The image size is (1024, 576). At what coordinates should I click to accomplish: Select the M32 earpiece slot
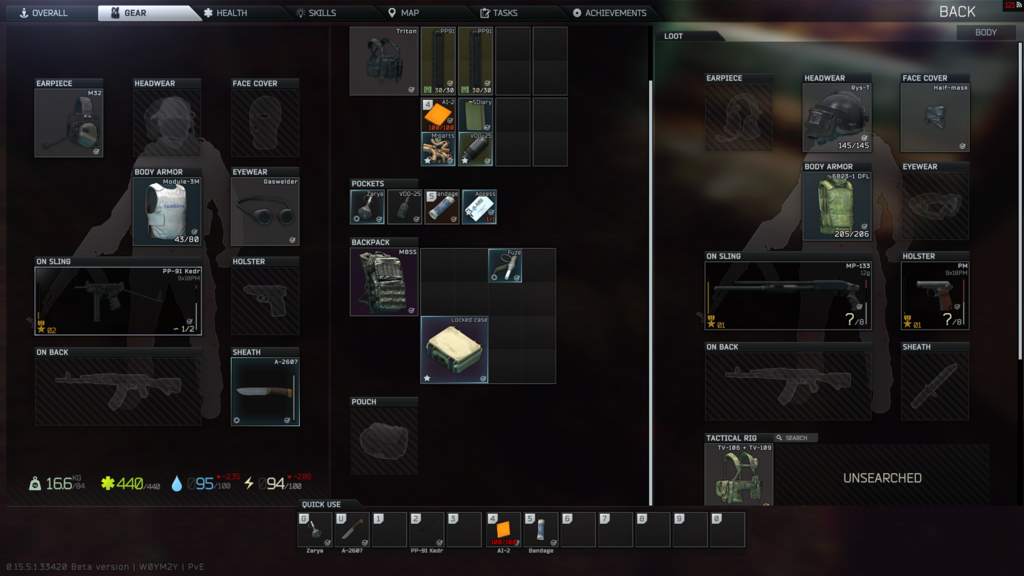click(x=68, y=123)
